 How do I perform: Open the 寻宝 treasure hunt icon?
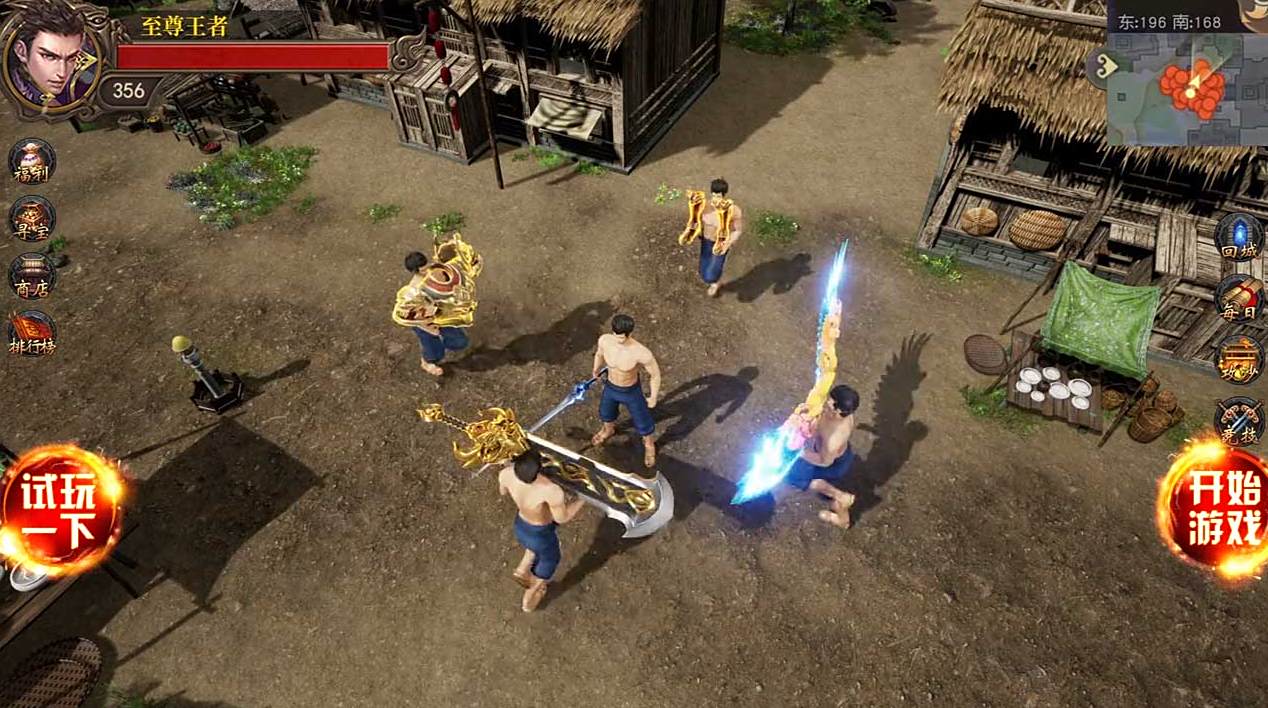31,218
